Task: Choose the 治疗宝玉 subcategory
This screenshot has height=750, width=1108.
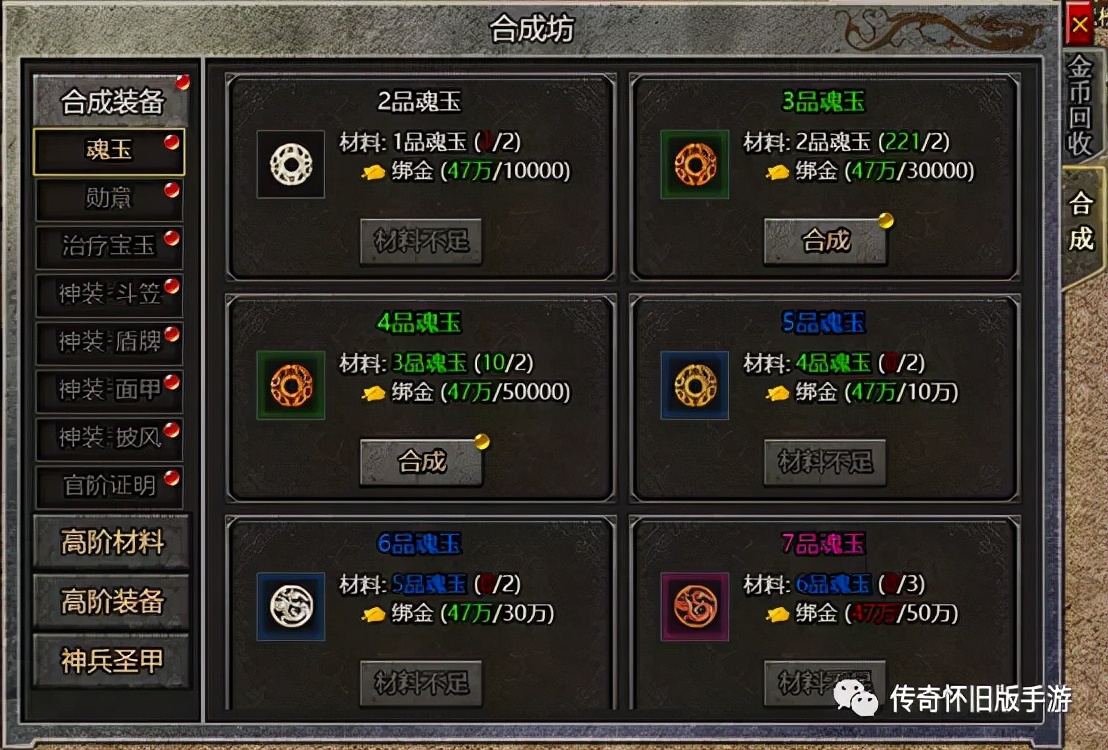Action: [x=109, y=246]
